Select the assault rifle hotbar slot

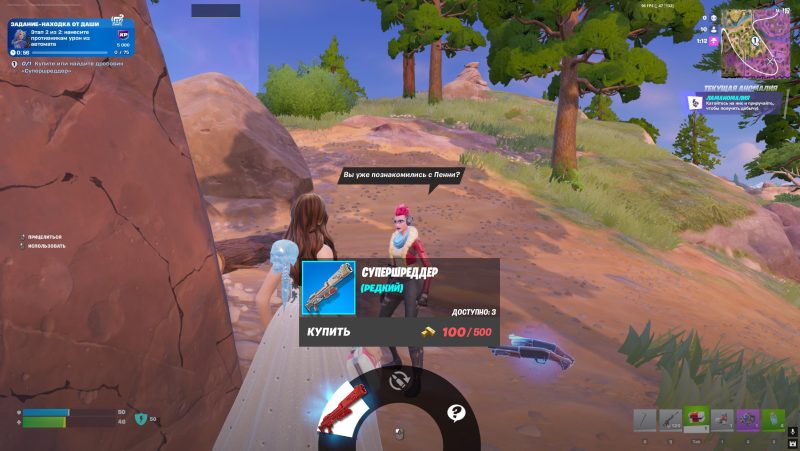click(670, 420)
